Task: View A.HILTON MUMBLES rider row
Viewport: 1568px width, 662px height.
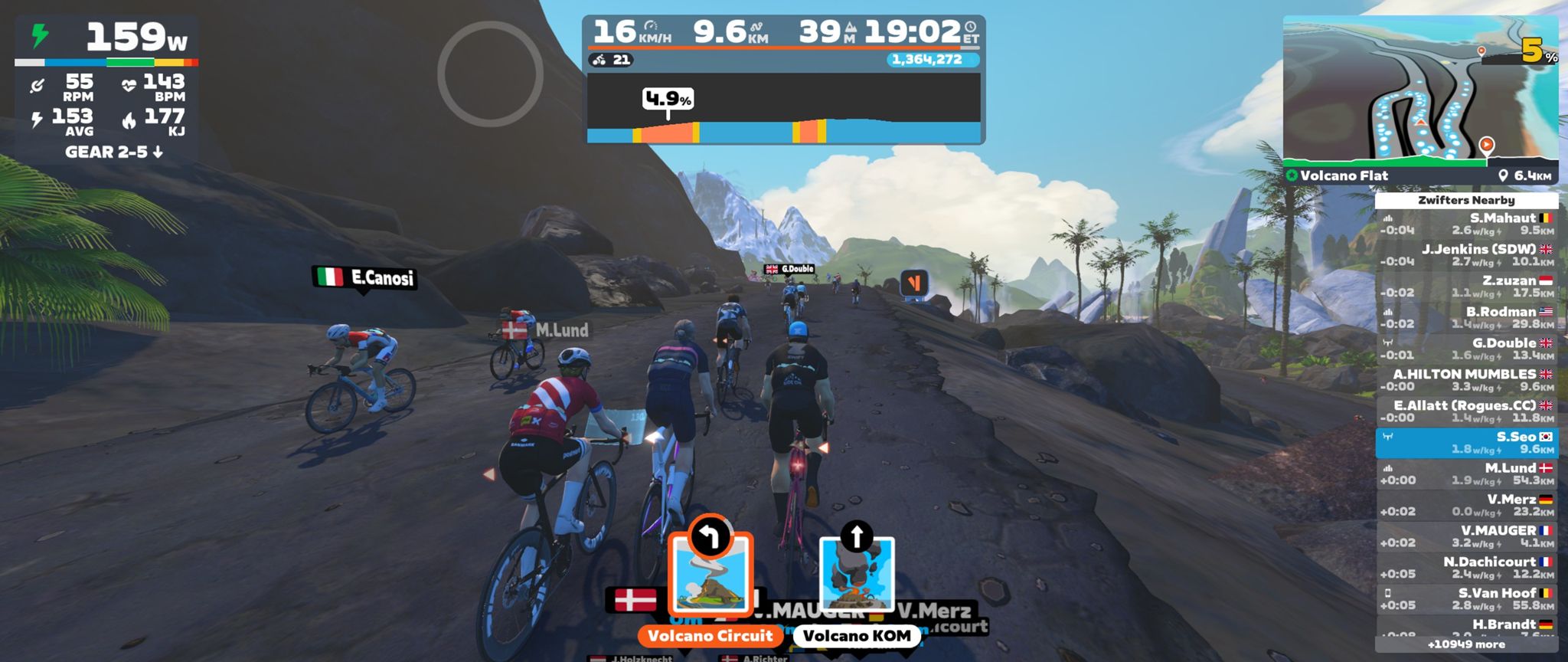Action: (1466, 380)
